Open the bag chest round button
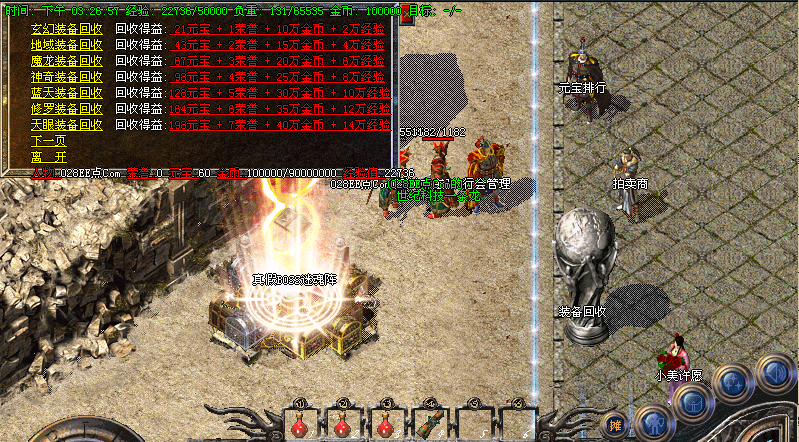799x442 pixels. [691, 403]
